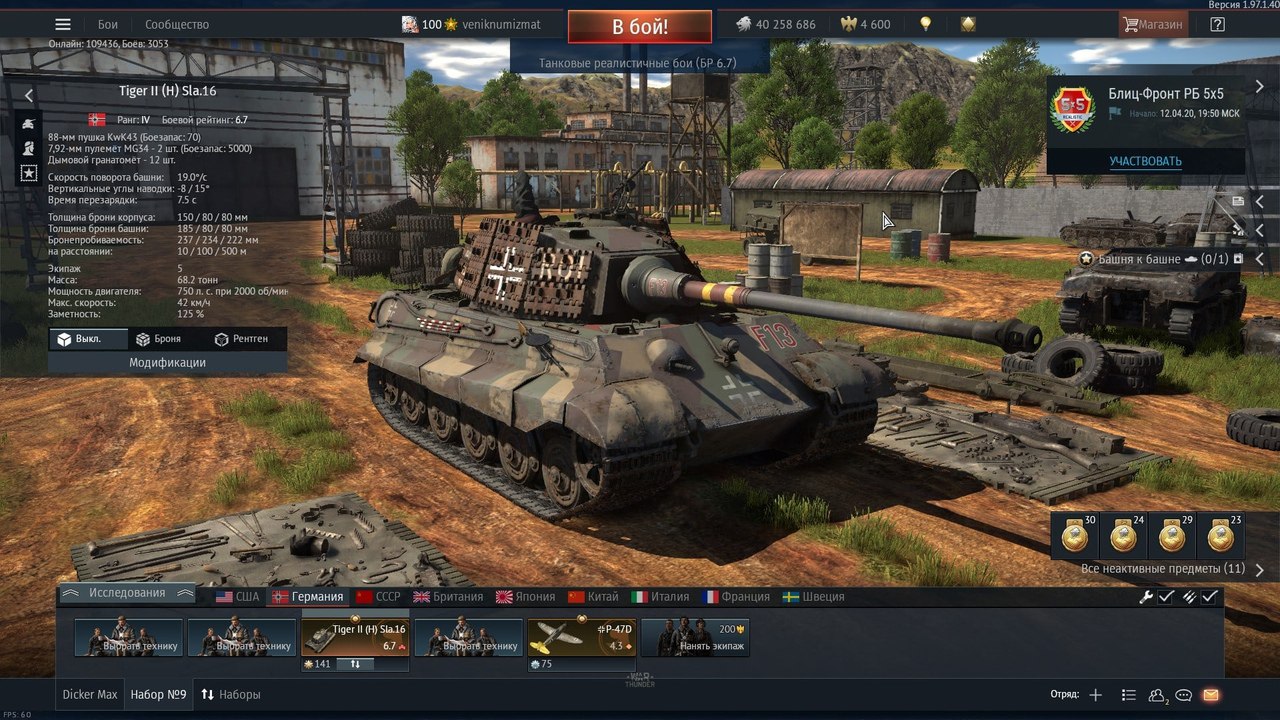The height and width of the screenshot is (720, 1280).
Task: Select the СССР nation tab
Action: (x=378, y=596)
